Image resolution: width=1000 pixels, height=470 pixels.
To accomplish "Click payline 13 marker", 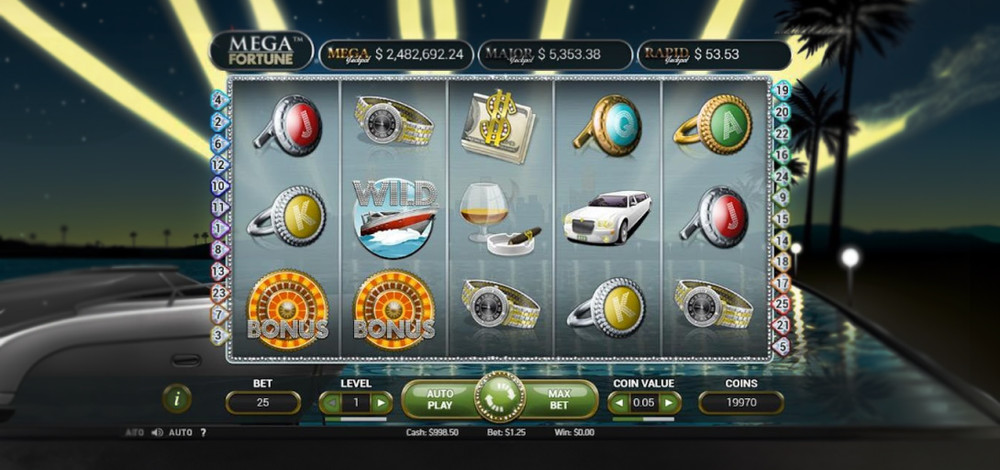I will point(220,271).
